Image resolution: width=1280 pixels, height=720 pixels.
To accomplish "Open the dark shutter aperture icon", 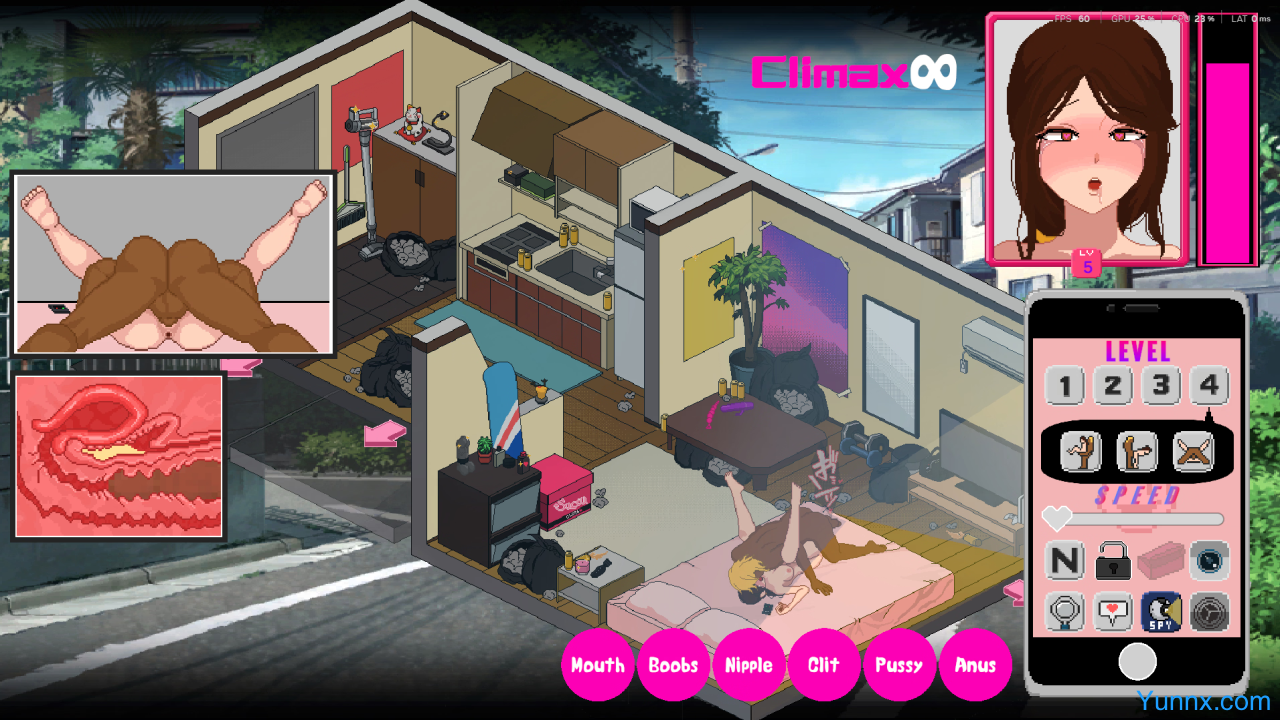I will tap(1209, 611).
